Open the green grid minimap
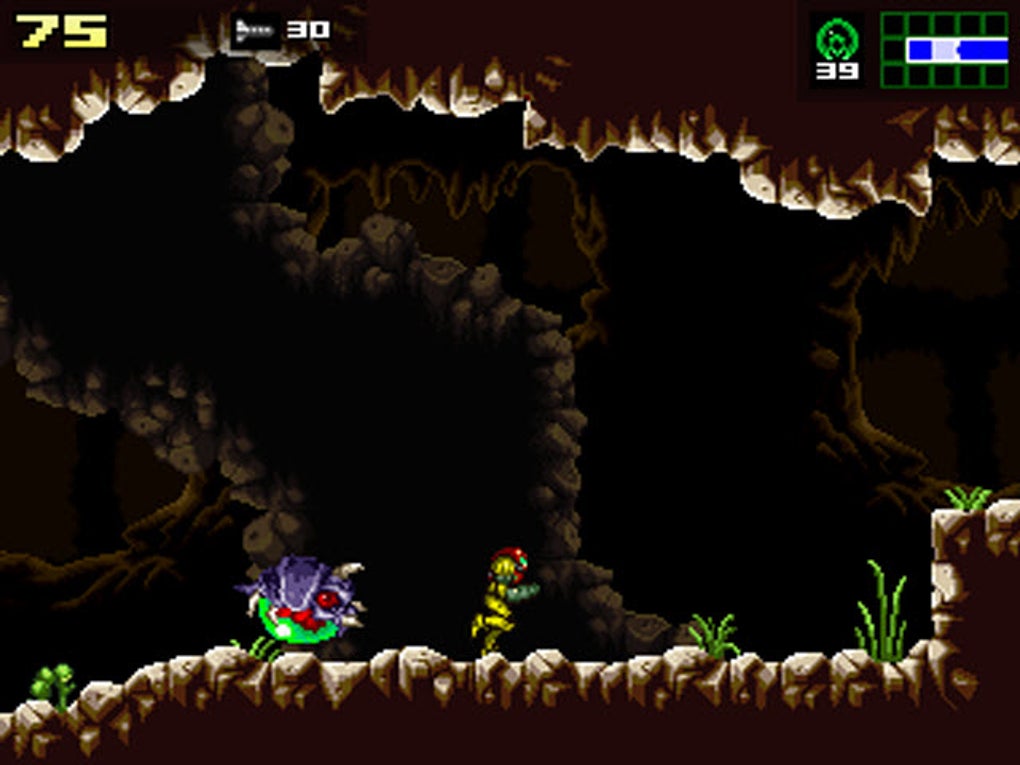Image resolution: width=1020 pixels, height=765 pixels. point(943,49)
